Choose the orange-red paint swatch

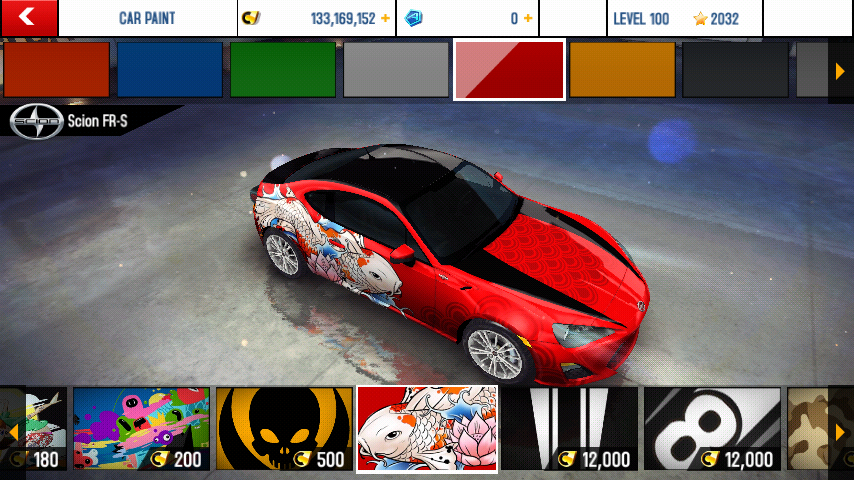[56, 69]
